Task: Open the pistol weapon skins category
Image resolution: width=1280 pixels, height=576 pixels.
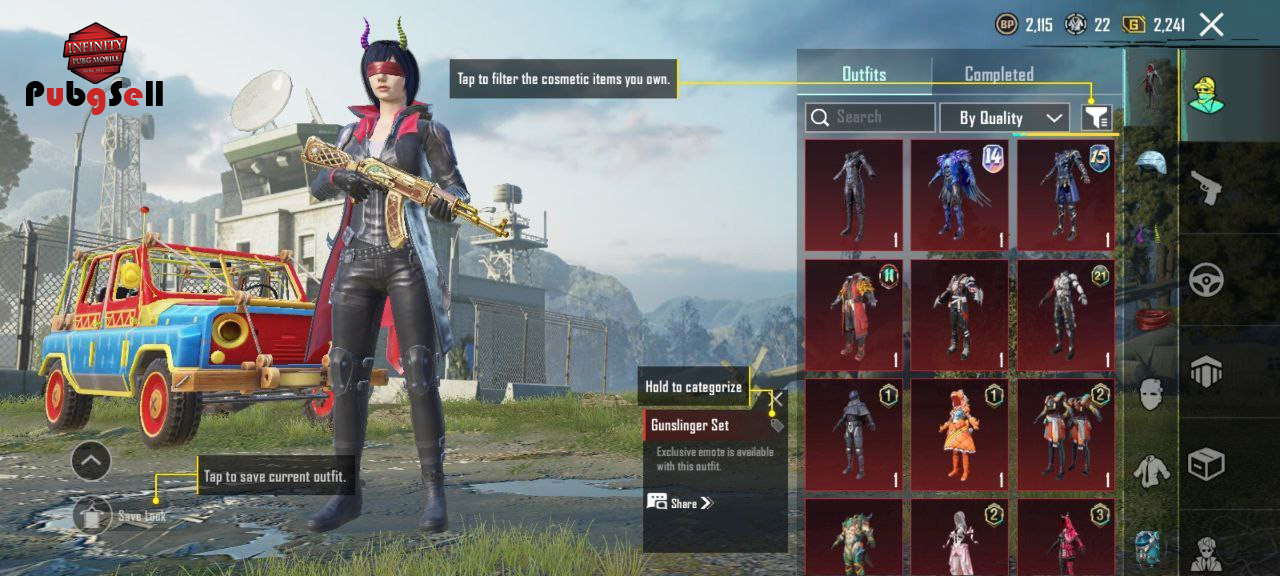Action: pos(1206,187)
